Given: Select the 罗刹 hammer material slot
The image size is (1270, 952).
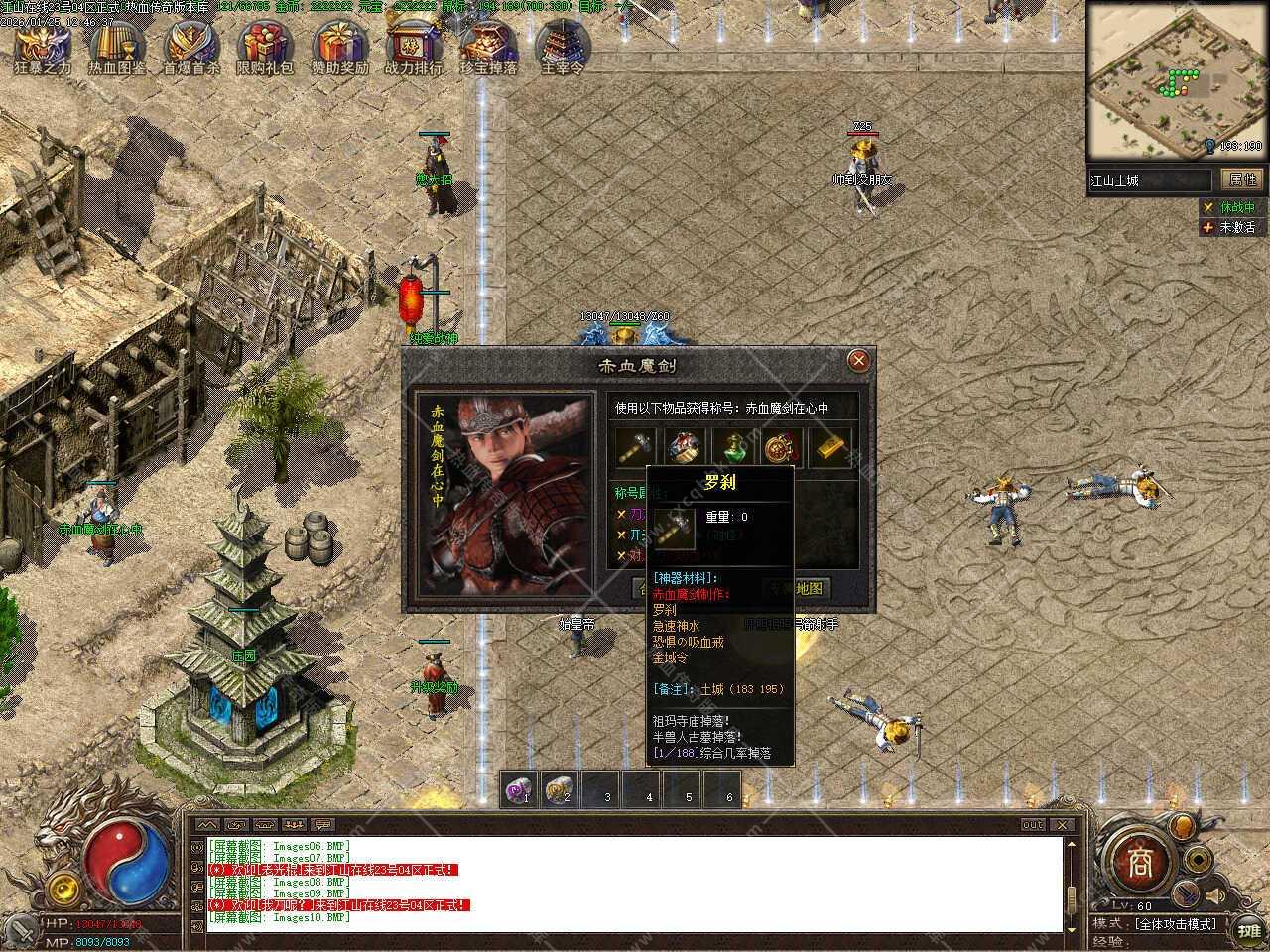Looking at the screenshot, I should pyautogui.click(x=636, y=447).
